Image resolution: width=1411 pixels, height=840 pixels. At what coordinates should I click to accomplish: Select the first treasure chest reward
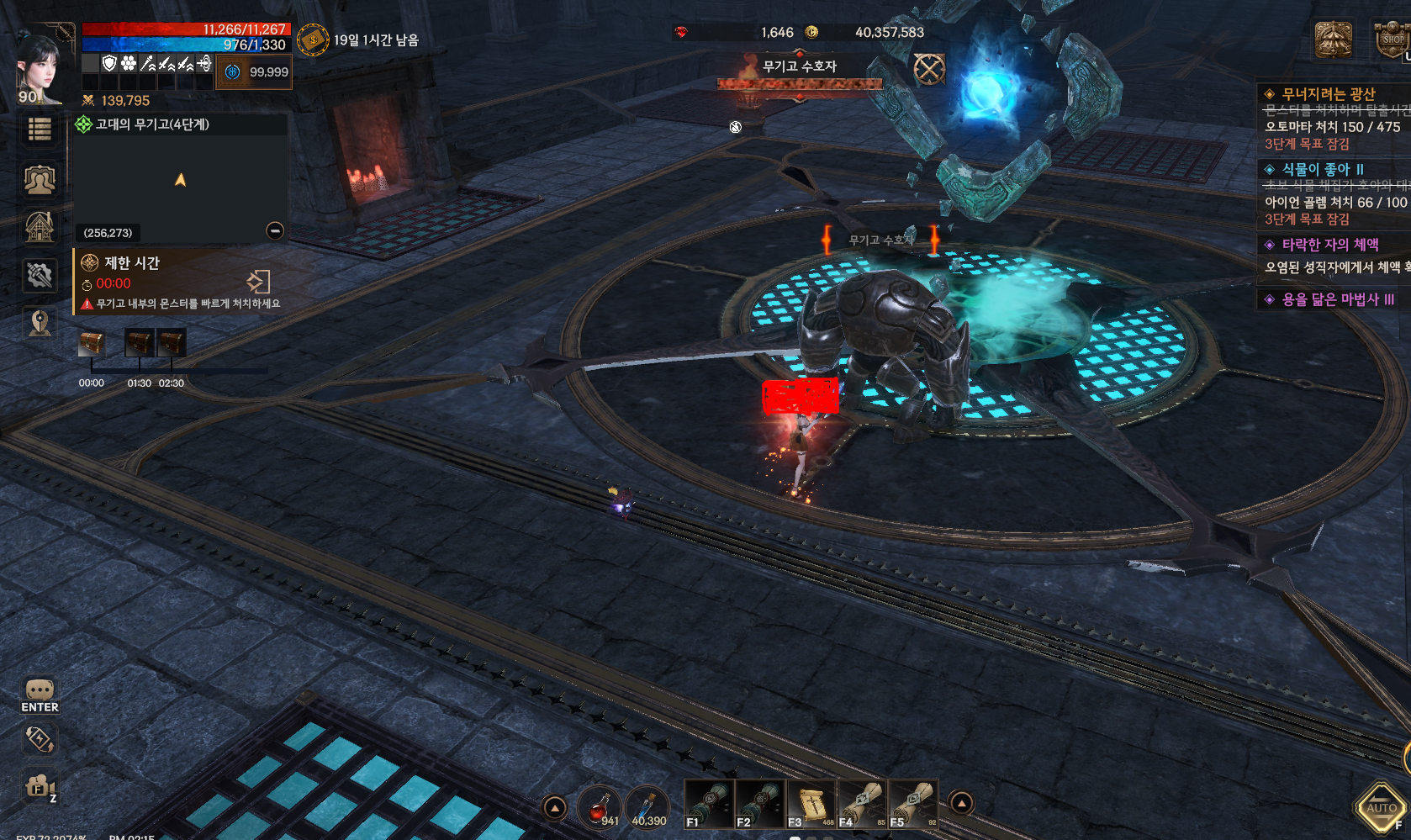click(92, 343)
